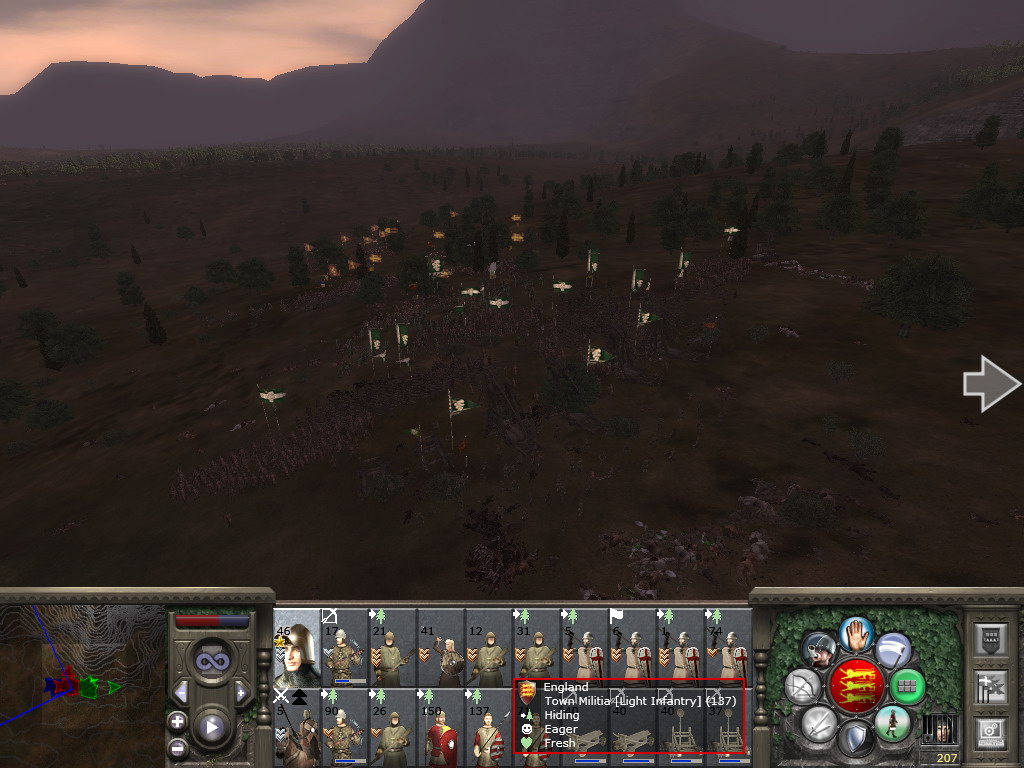Toggle fire at will bow button
Image resolution: width=1024 pixels, height=768 pixels.
tap(803, 686)
